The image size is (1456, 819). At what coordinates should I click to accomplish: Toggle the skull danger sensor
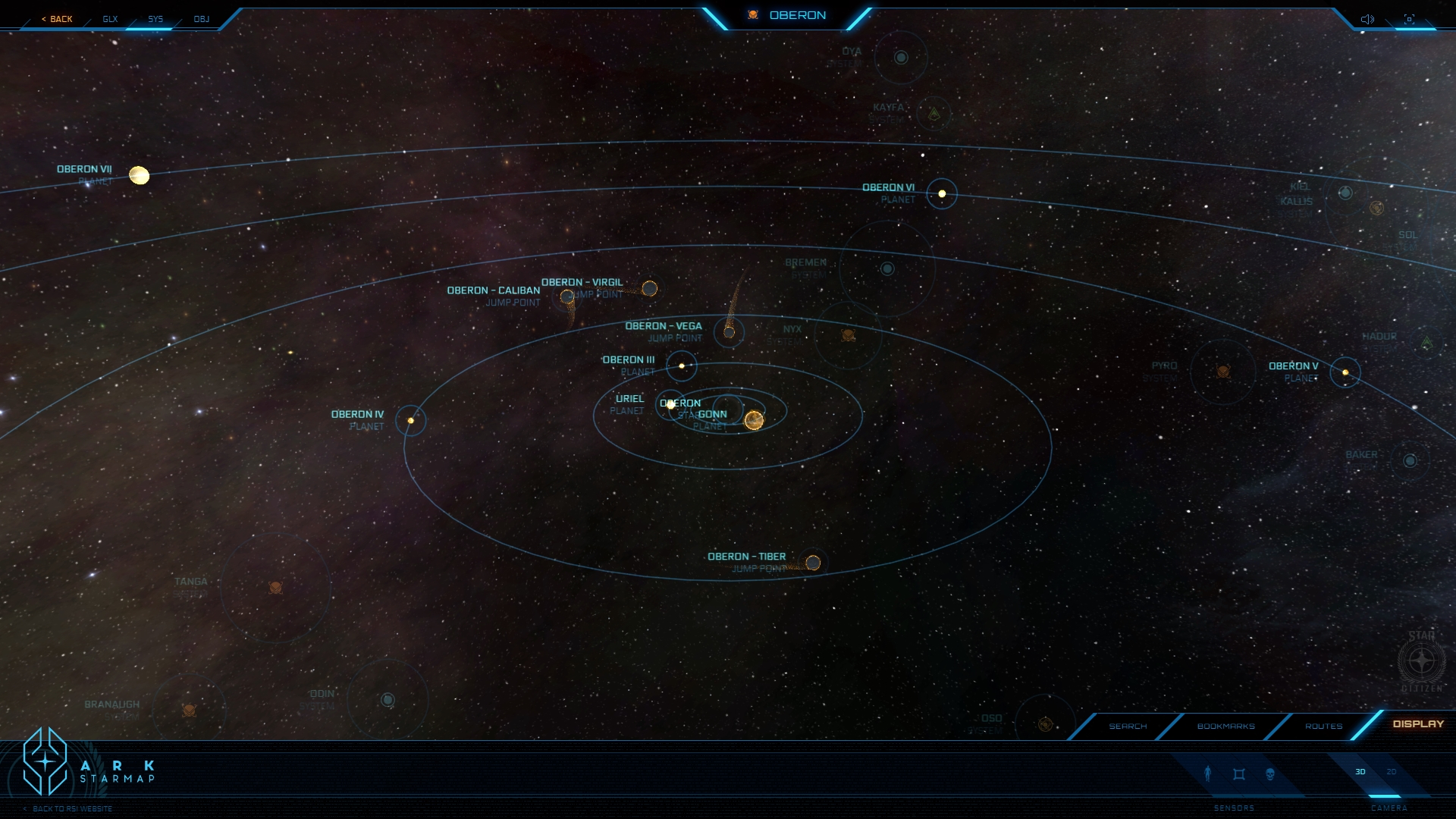coord(1270,774)
